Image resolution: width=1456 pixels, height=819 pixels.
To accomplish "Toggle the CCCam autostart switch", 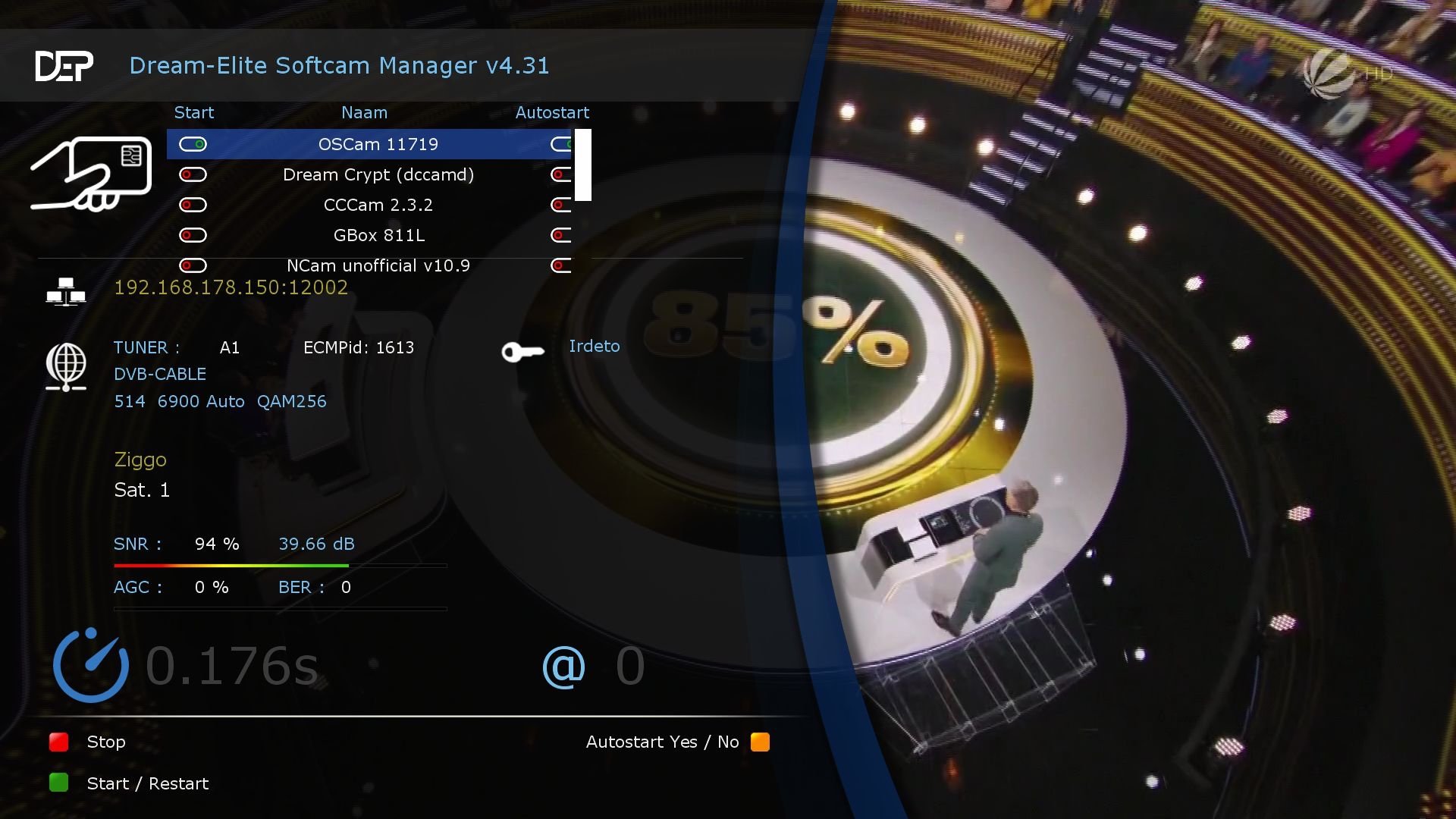I will pos(561,205).
